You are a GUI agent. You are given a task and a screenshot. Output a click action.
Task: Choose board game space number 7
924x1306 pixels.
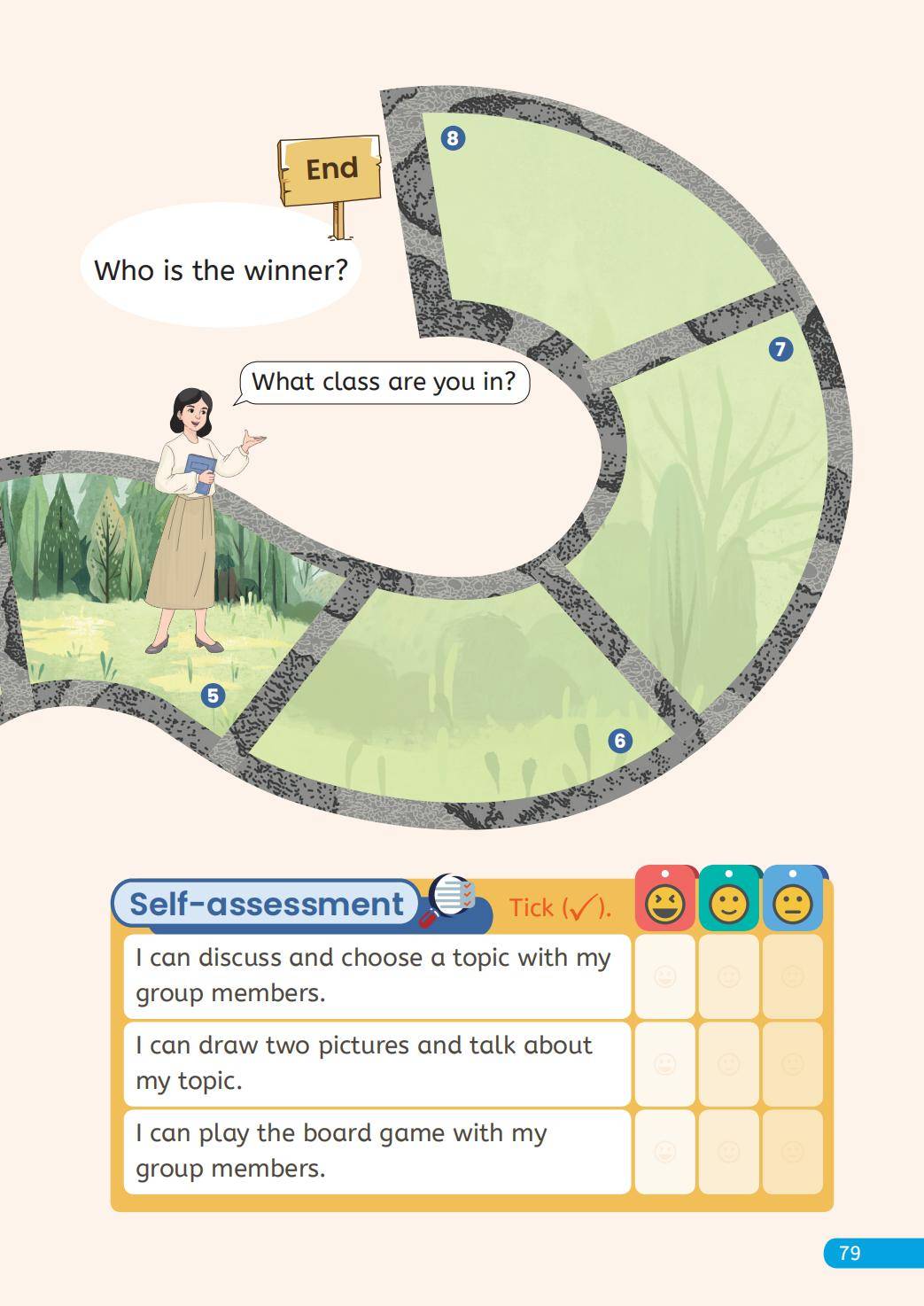pyautogui.click(x=780, y=349)
